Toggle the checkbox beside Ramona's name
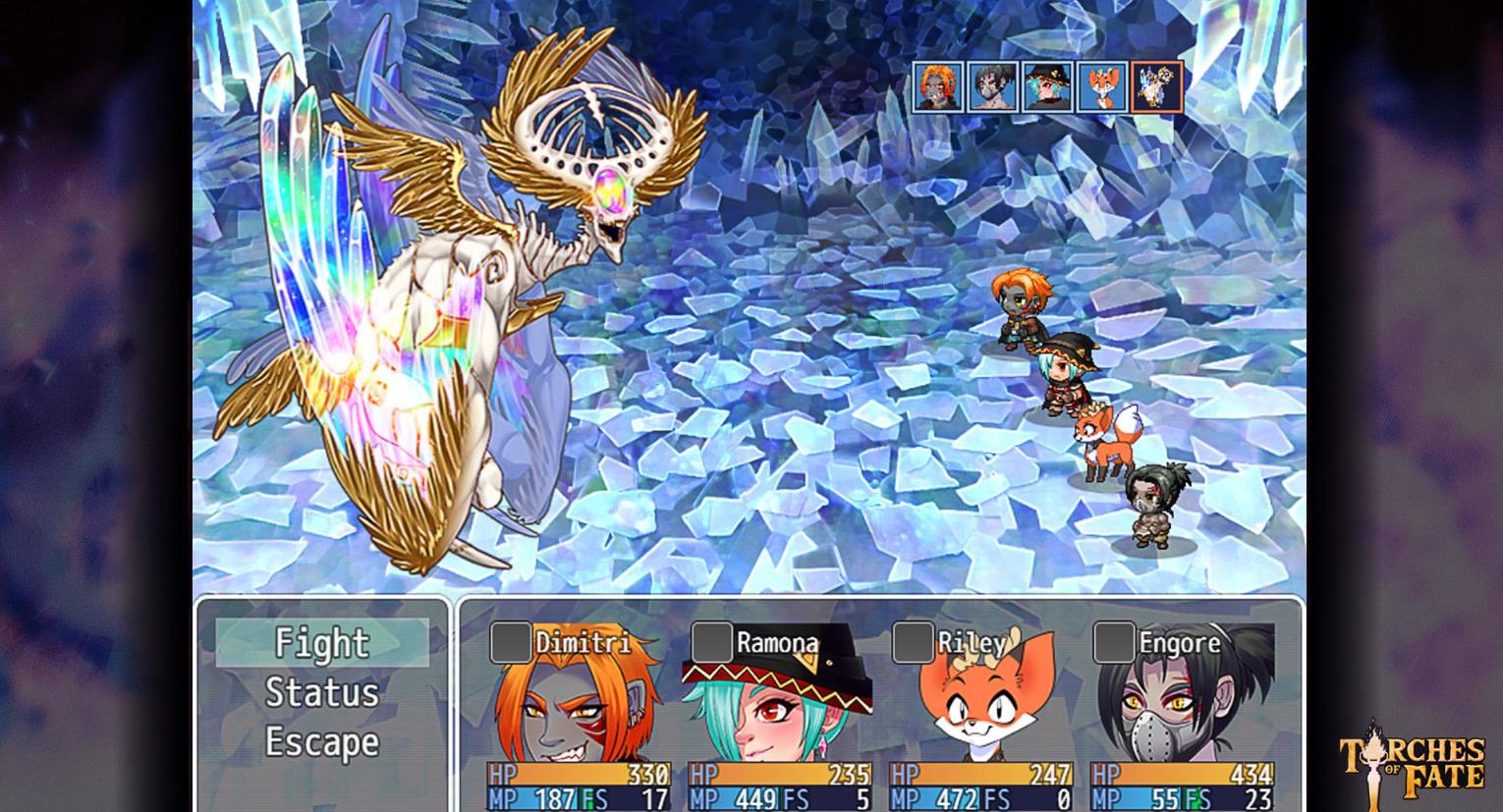 (709, 641)
